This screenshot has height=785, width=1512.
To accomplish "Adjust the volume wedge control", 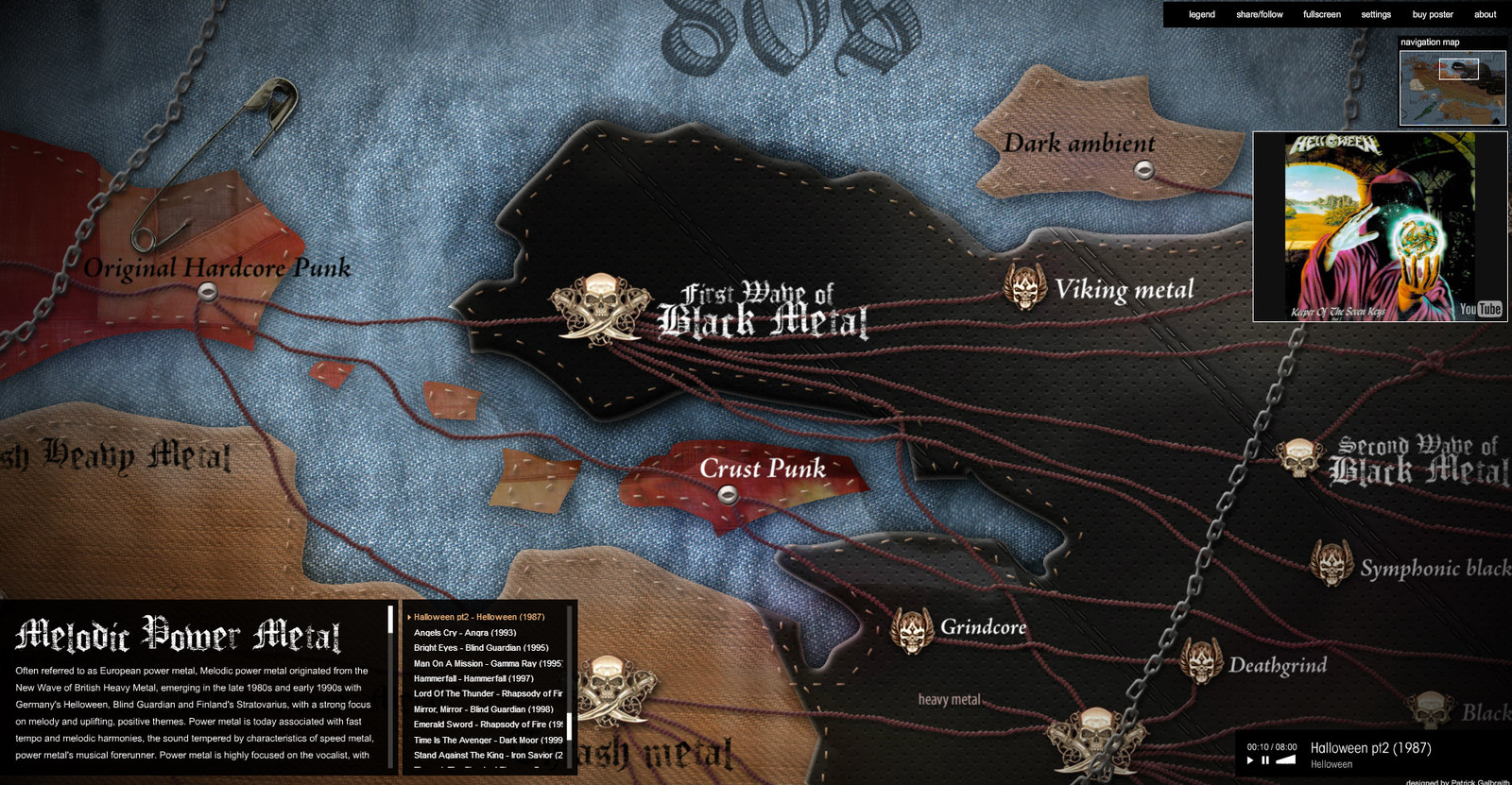I will tap(1285, 759).
